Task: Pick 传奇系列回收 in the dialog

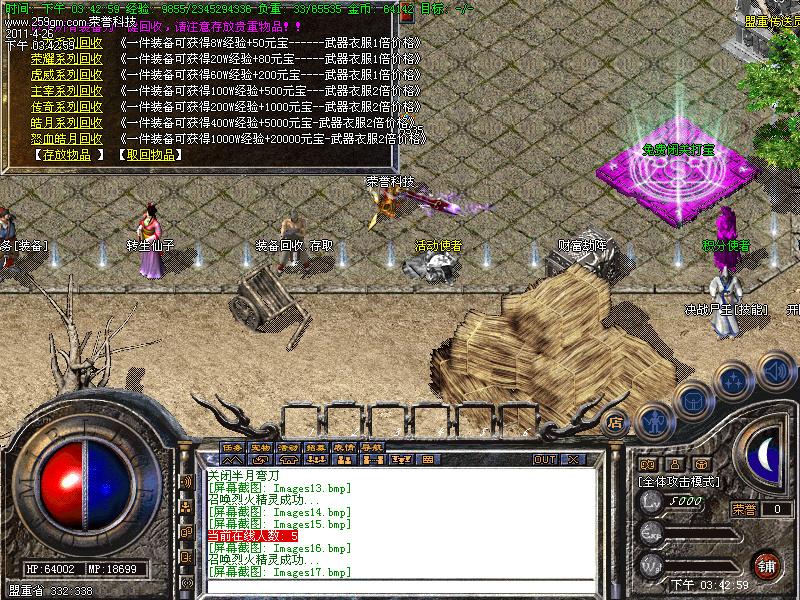Action: 67,107
